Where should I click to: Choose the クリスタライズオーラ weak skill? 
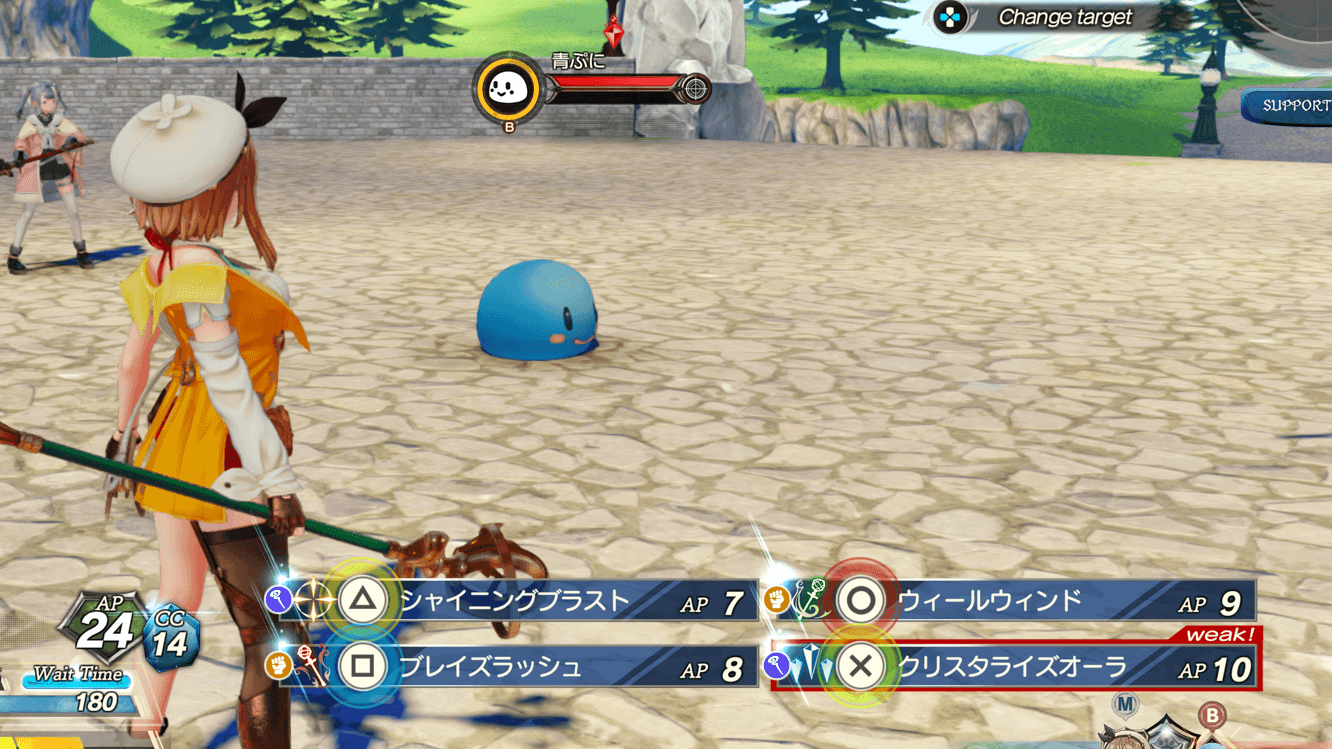(1012, 667)
